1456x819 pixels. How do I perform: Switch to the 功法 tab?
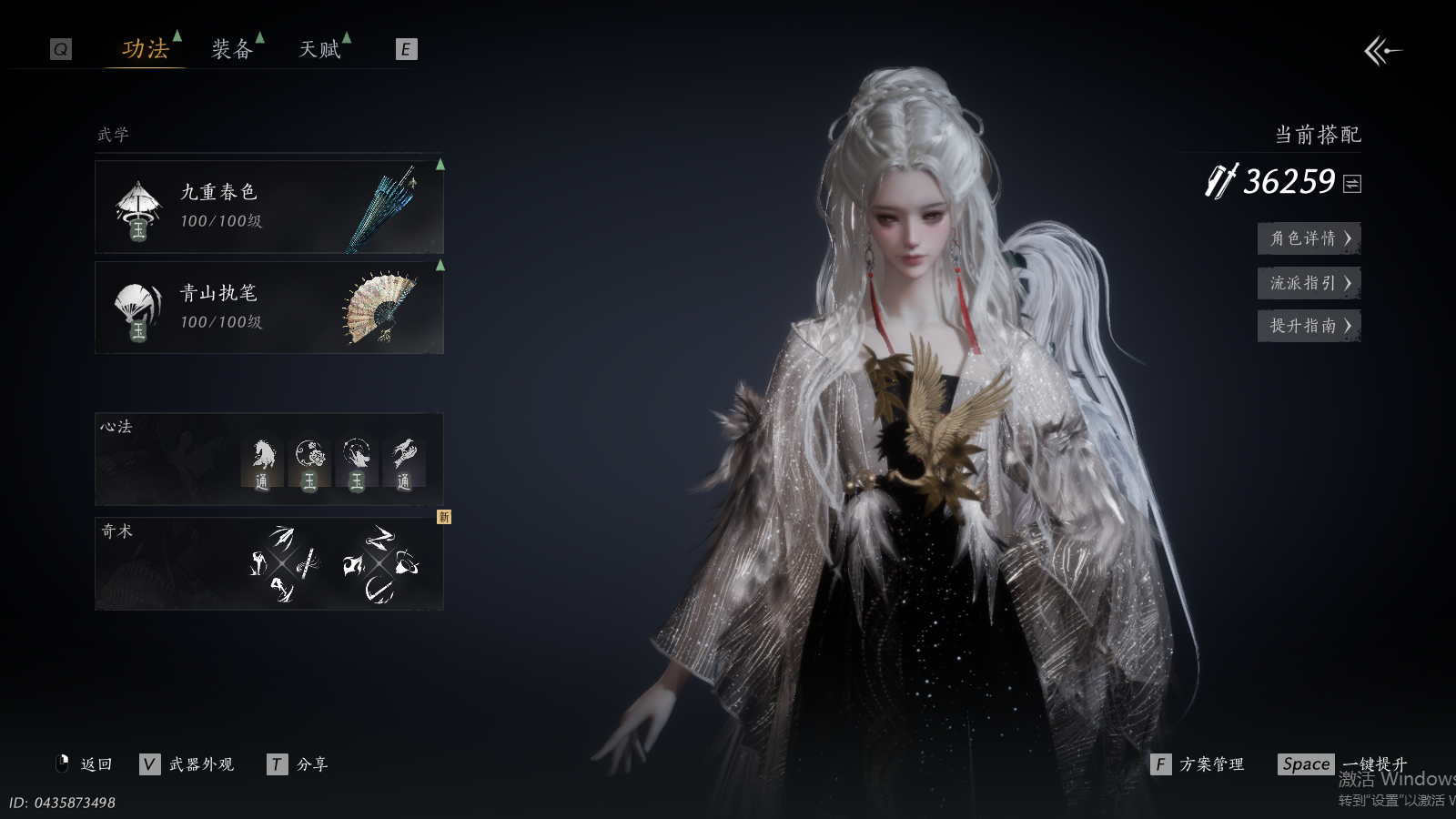click(146, 49)
